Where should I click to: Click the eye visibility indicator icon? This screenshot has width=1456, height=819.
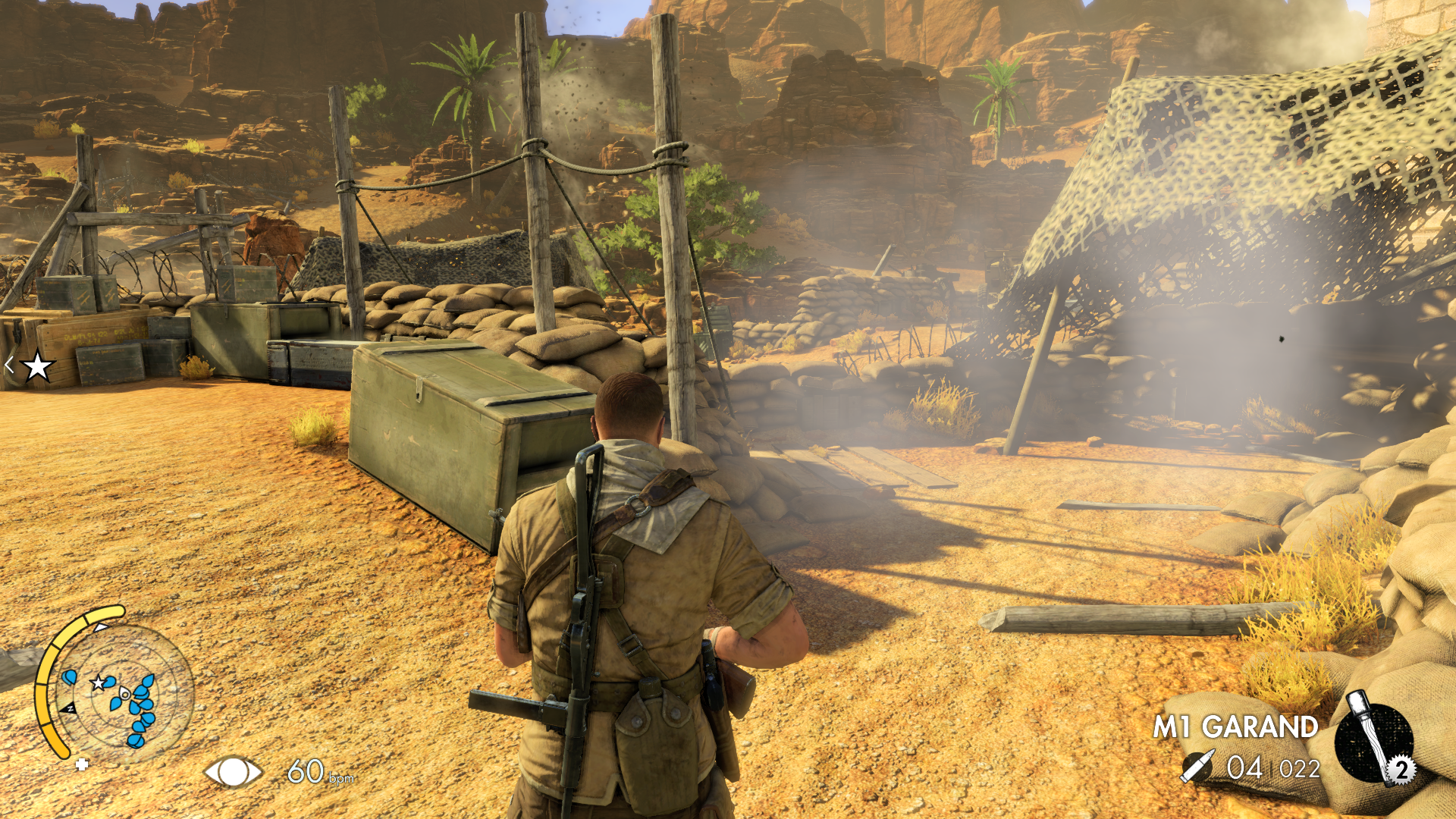click(x=233, y=772)
